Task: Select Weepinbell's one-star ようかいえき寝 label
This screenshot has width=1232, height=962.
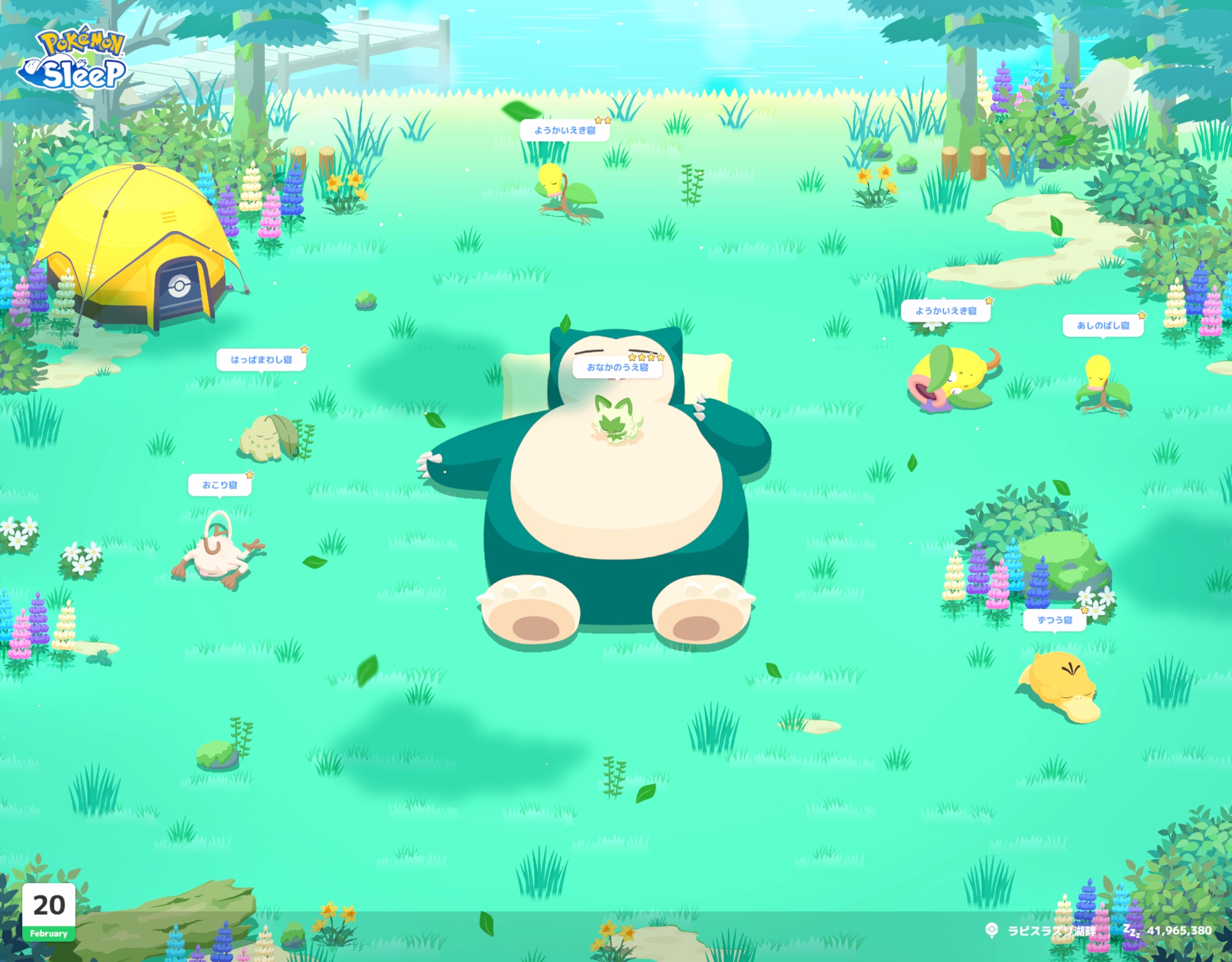Action: tap(946, 310)
